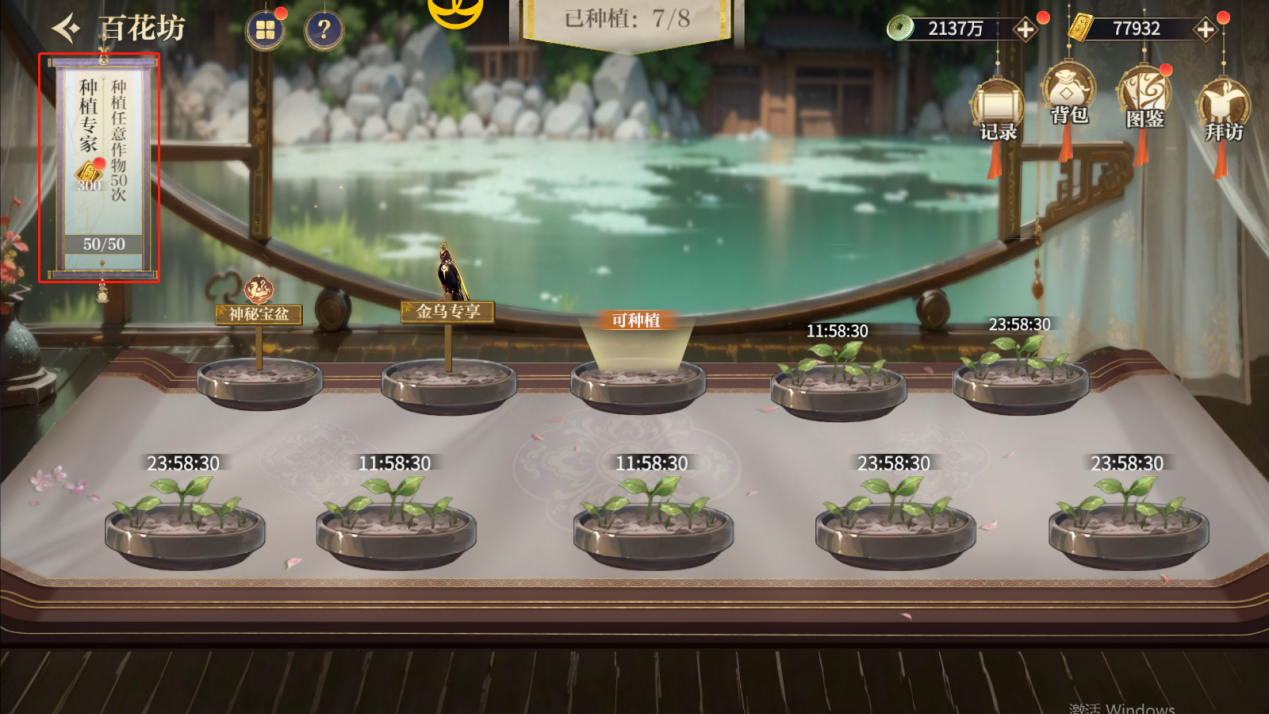Add more copper coins with the plus button

click(x=1025, y=29)
